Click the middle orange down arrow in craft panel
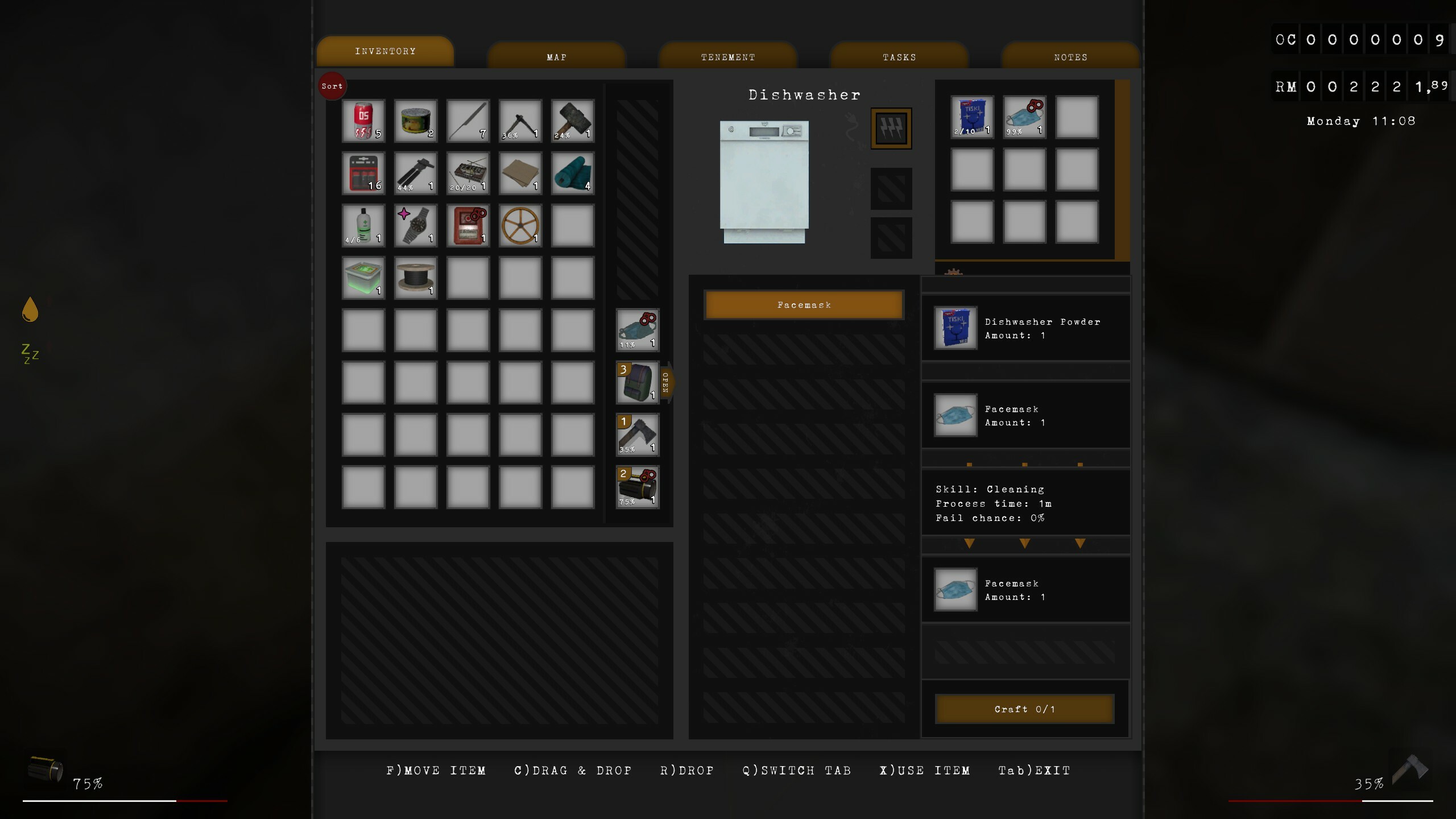Image resolution: width=1456 pixels, height=819 pixels. [1024, 544]
